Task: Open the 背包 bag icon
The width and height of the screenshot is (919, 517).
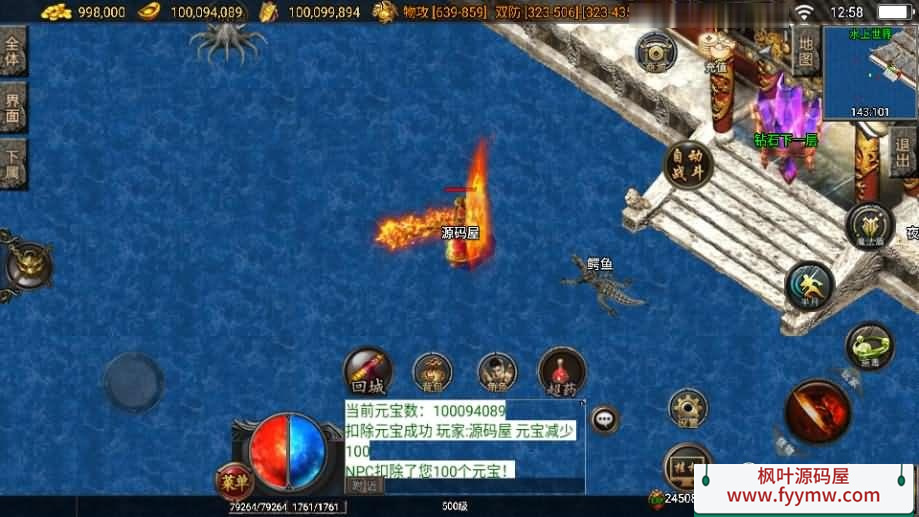Action: tap(433, 372)
